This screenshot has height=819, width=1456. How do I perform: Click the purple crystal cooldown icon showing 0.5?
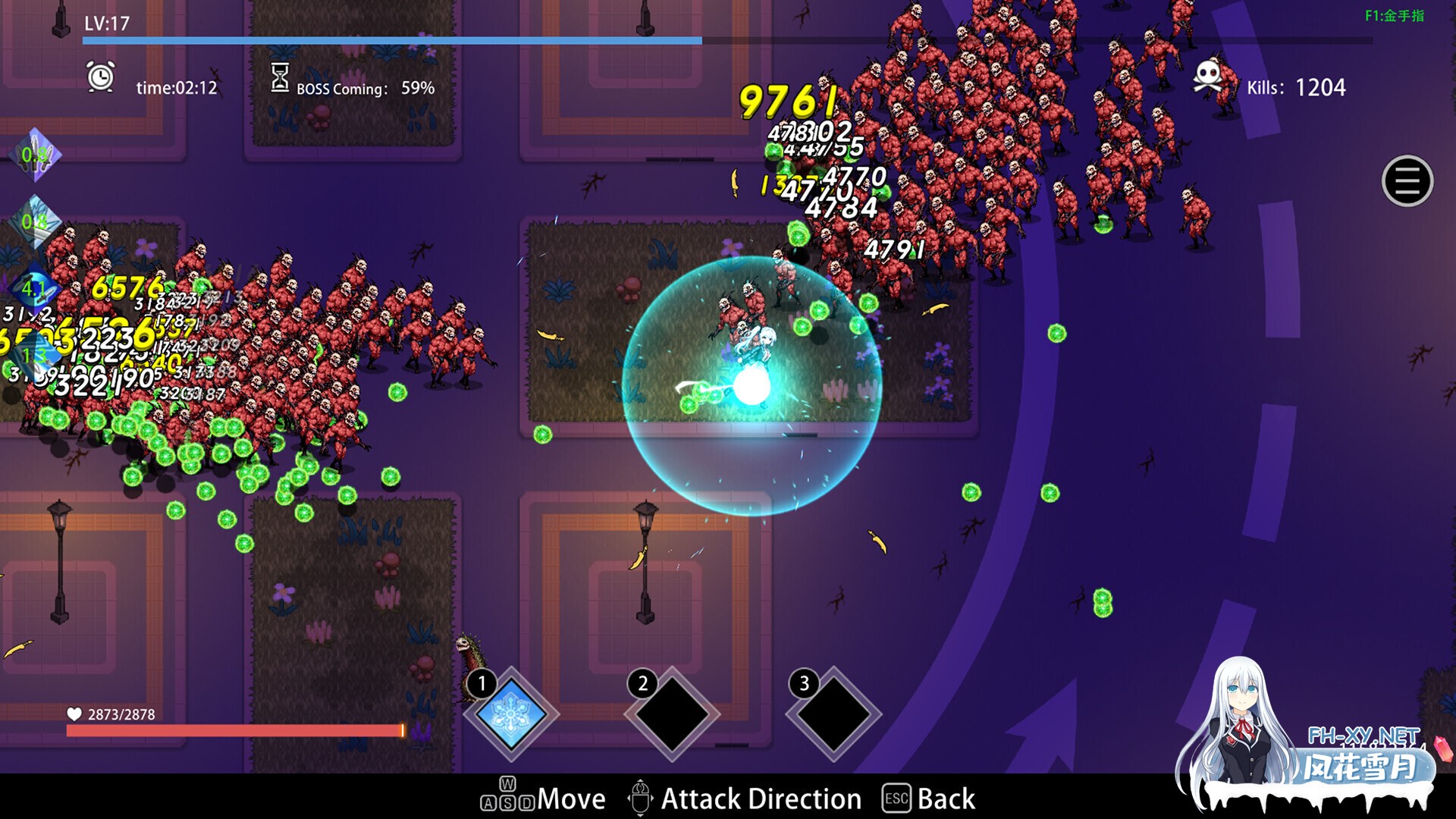(x=35, y=155)
